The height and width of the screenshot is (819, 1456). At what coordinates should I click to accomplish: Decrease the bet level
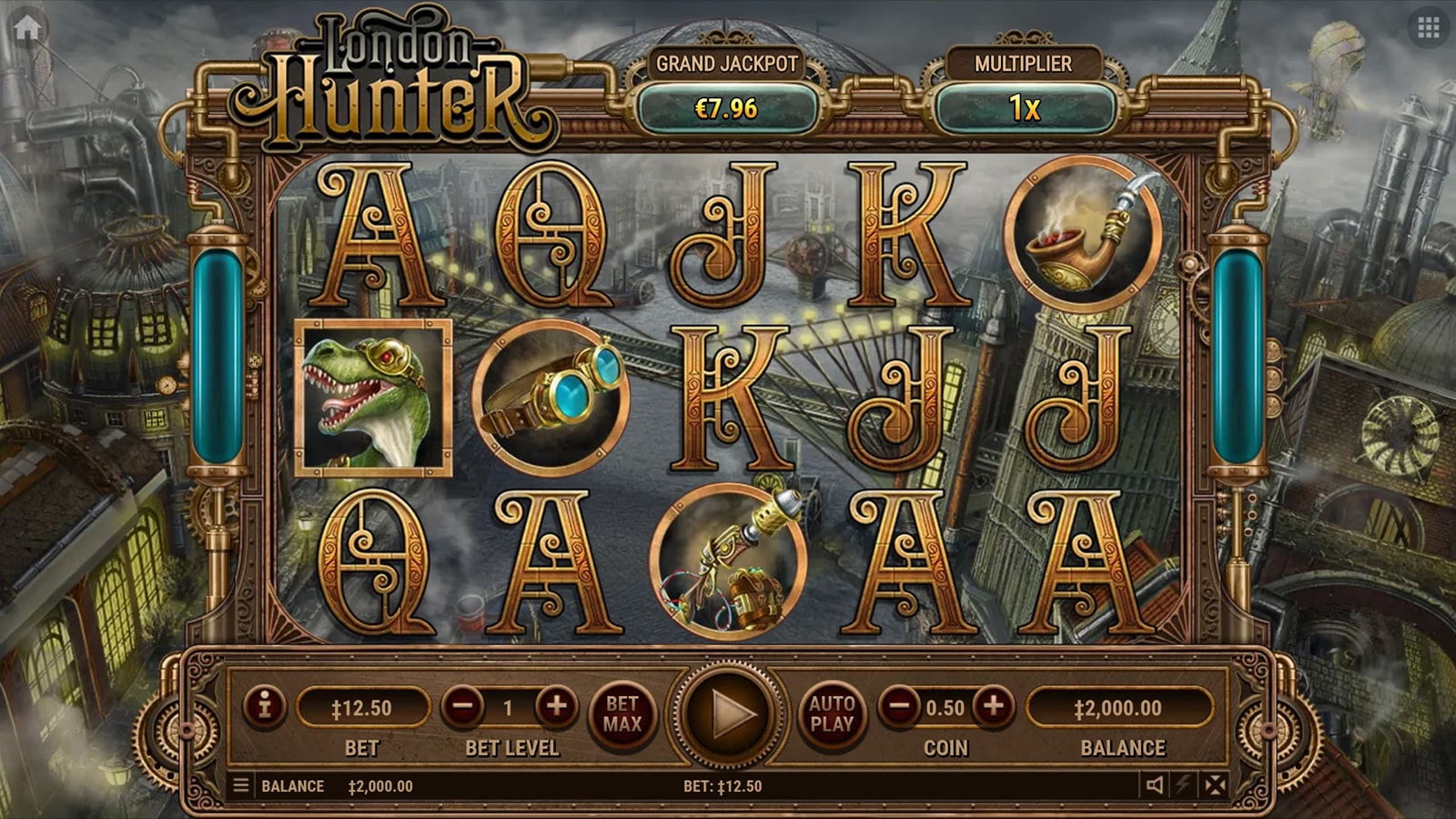(x=463, y=706)
